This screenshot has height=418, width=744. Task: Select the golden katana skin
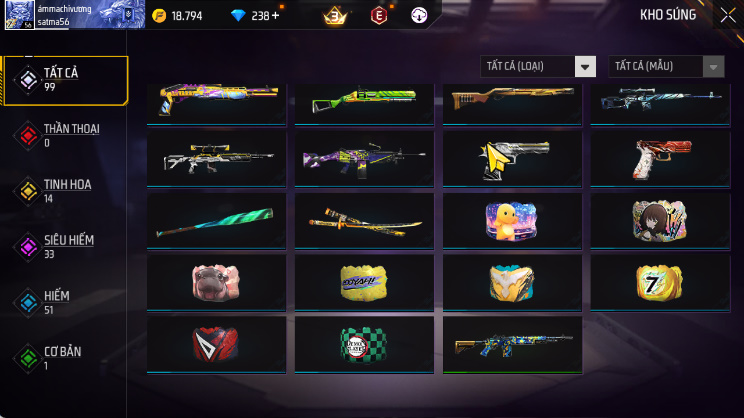[x=364, y=220]
